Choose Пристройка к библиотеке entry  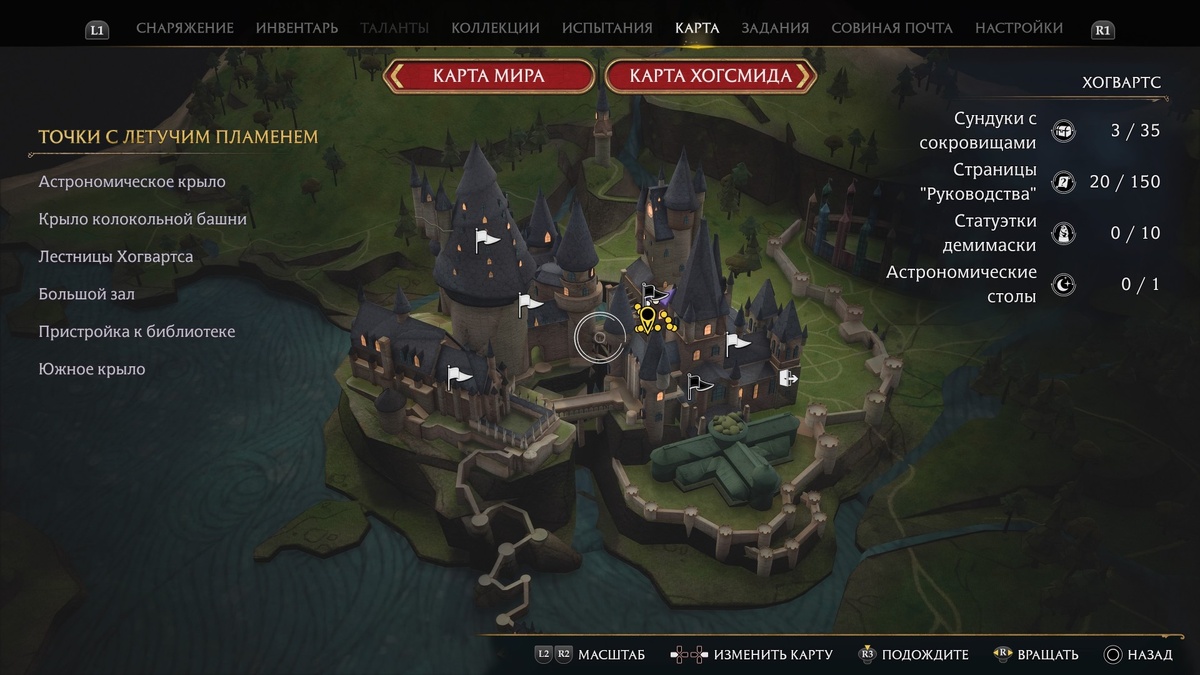(x=137, y=331)
